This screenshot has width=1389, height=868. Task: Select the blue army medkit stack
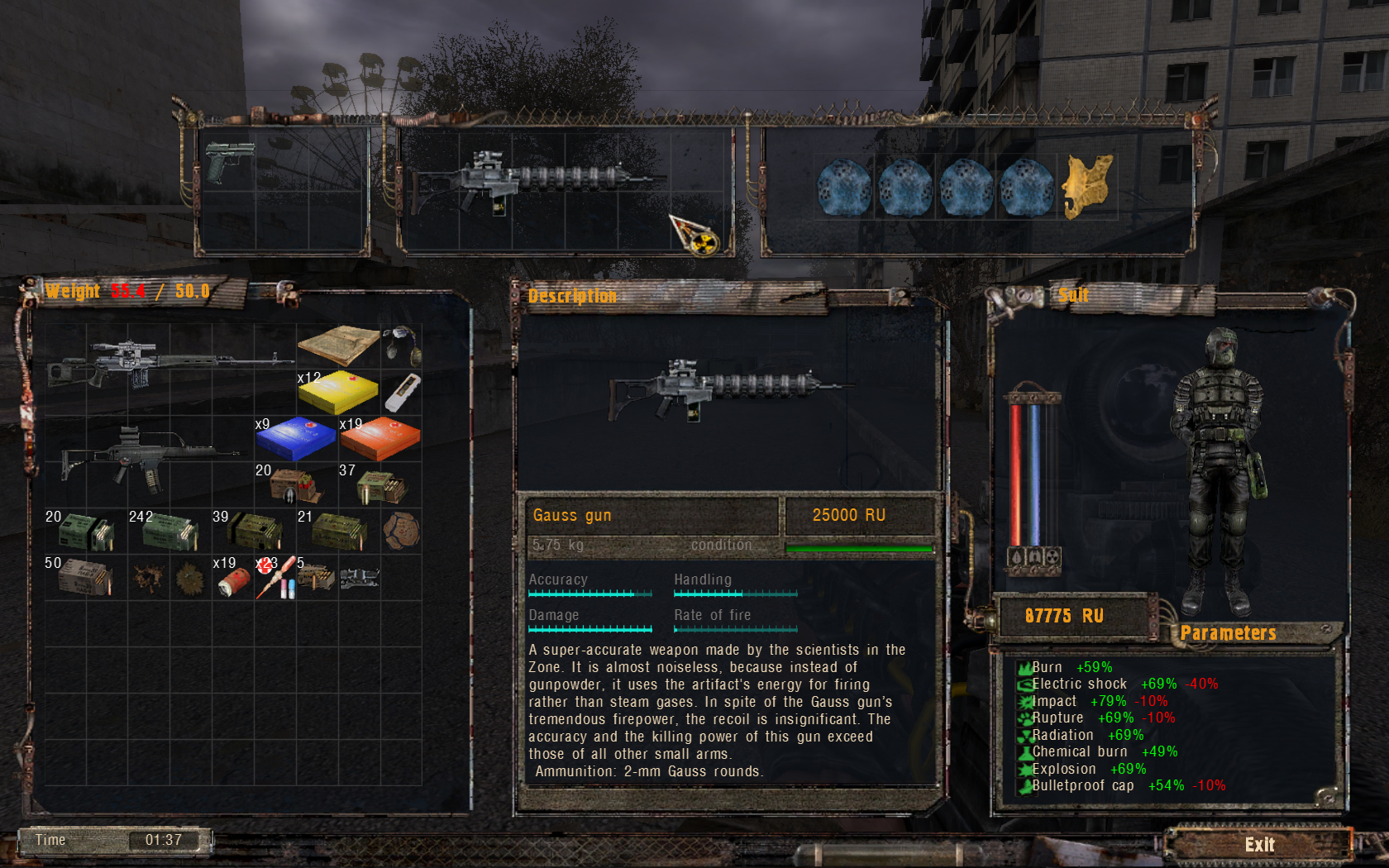coord(295,438)
